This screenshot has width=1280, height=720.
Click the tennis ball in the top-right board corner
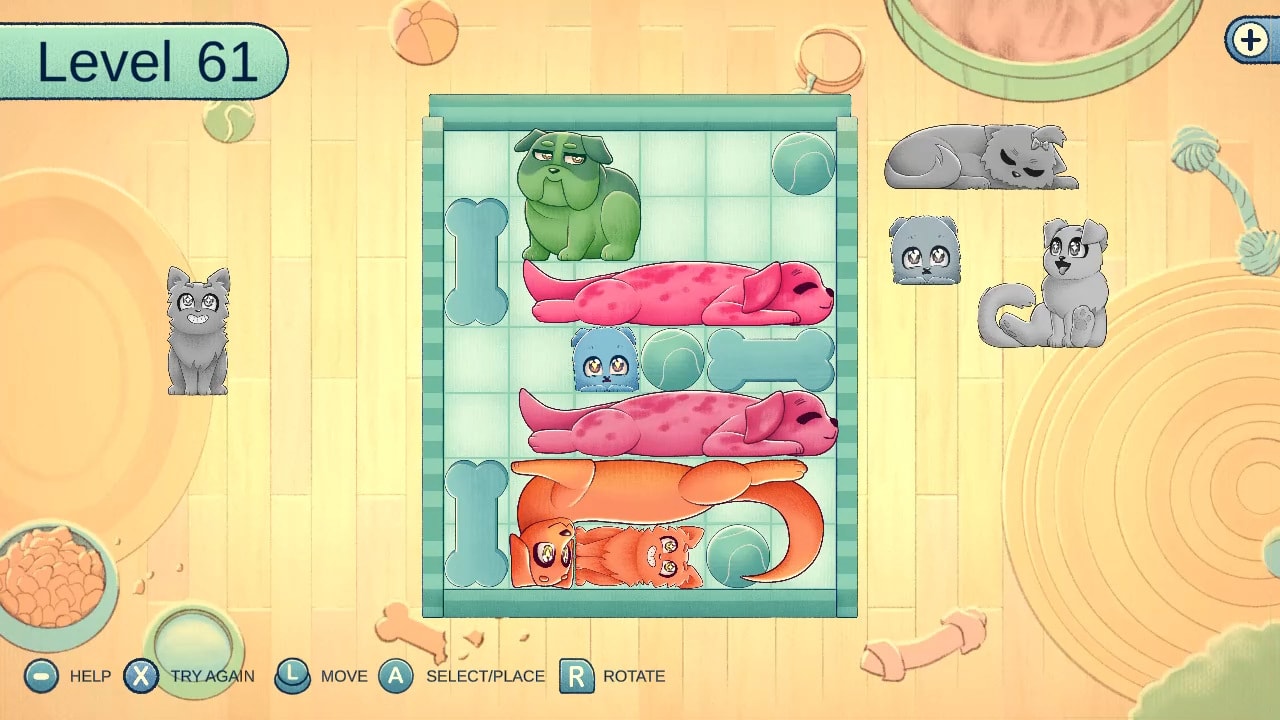805,165
